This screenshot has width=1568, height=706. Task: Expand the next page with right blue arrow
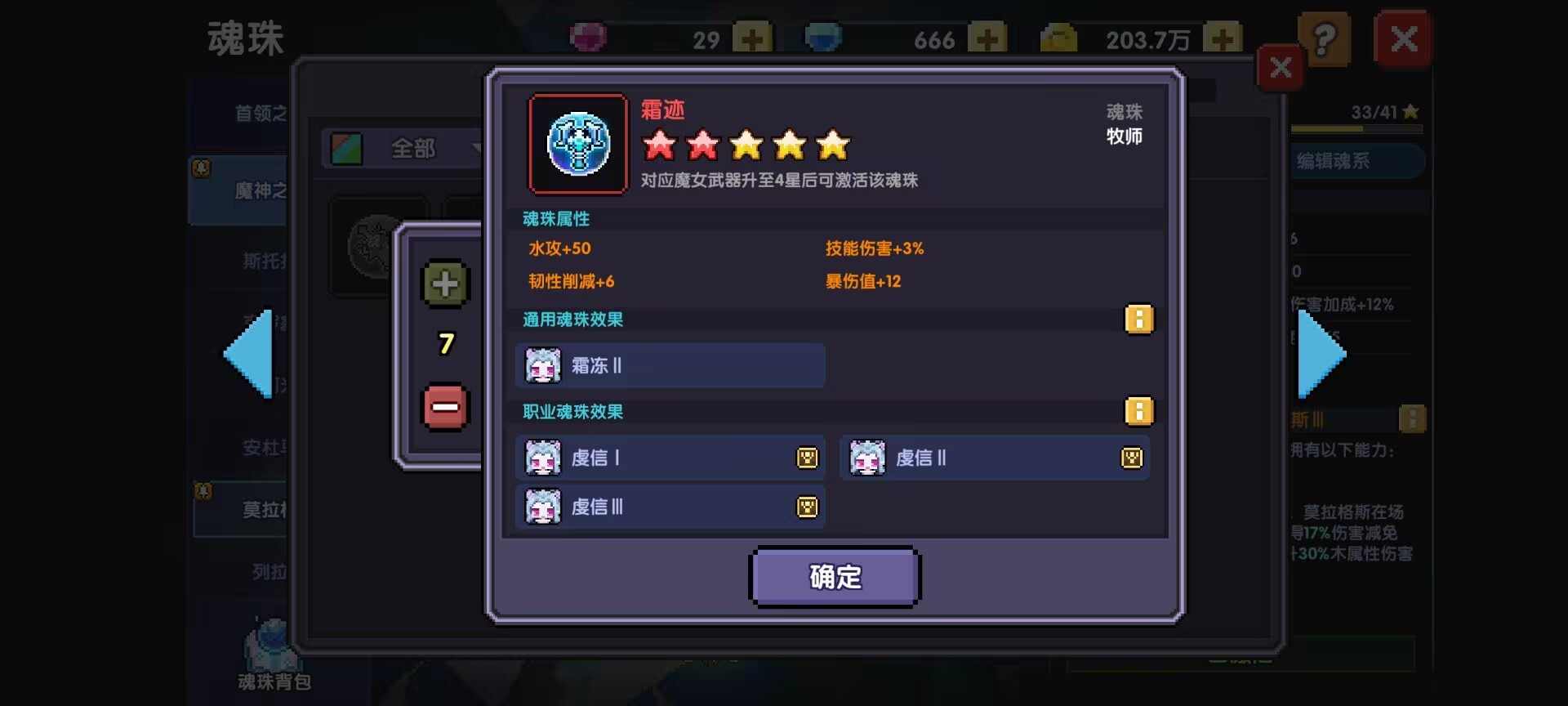(1323, 353)
